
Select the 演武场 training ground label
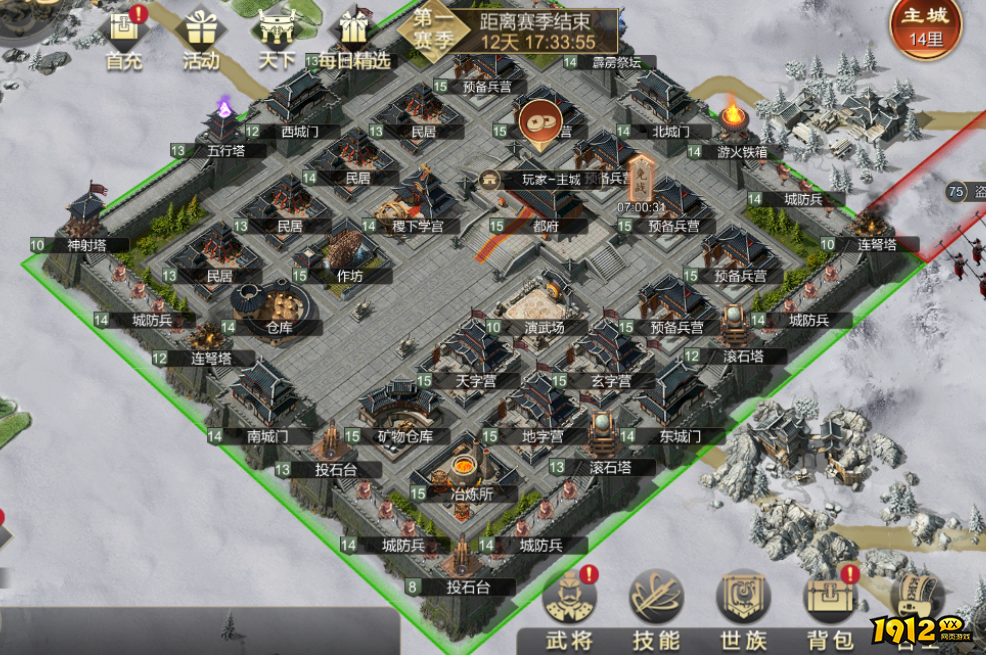coord(544,327)
